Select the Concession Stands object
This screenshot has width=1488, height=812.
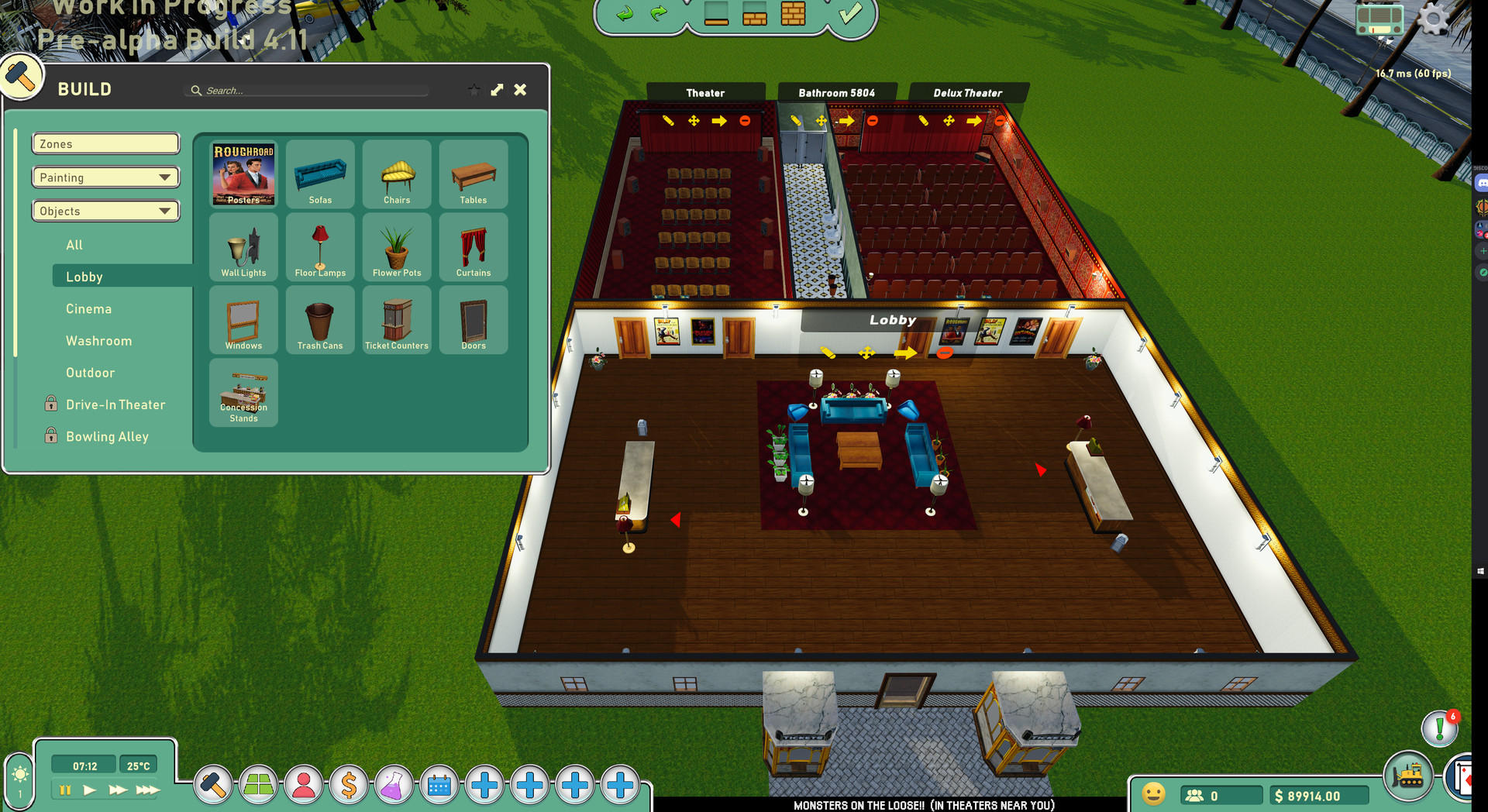coord(243,394)
